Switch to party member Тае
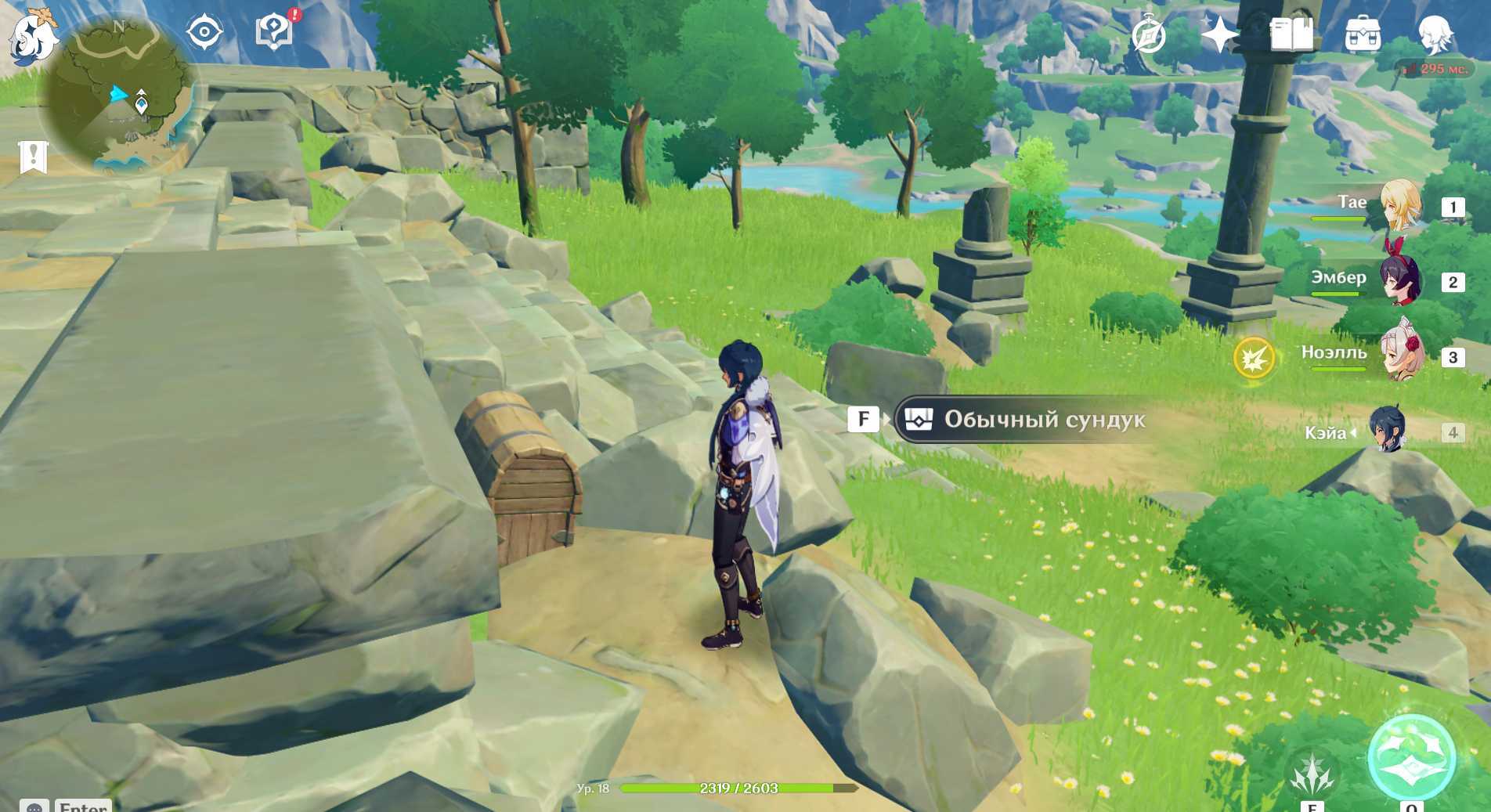Viewport: 1491px width, 812px height. [1399, 206]
